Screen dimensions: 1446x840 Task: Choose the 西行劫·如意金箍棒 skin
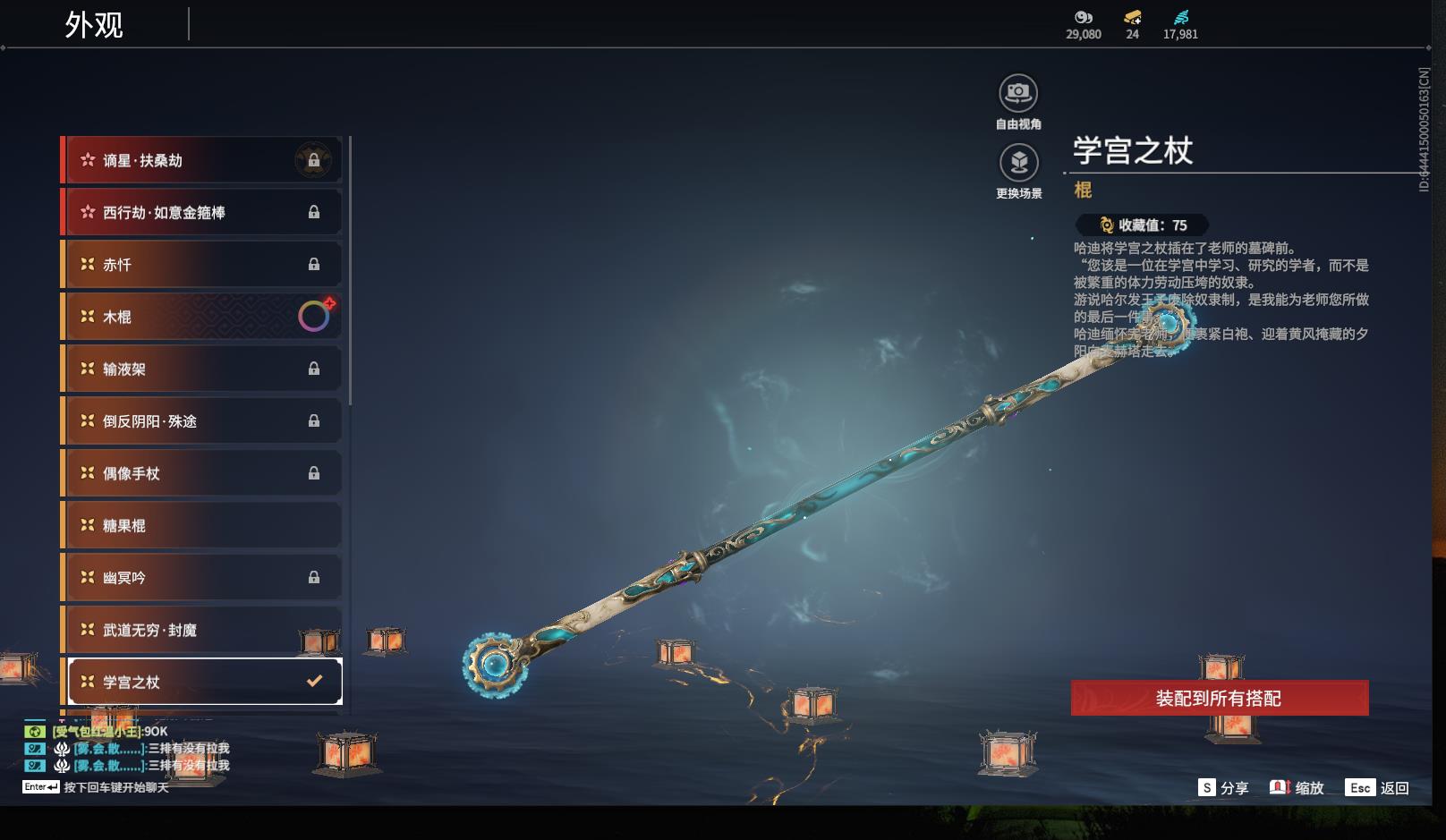201,212
